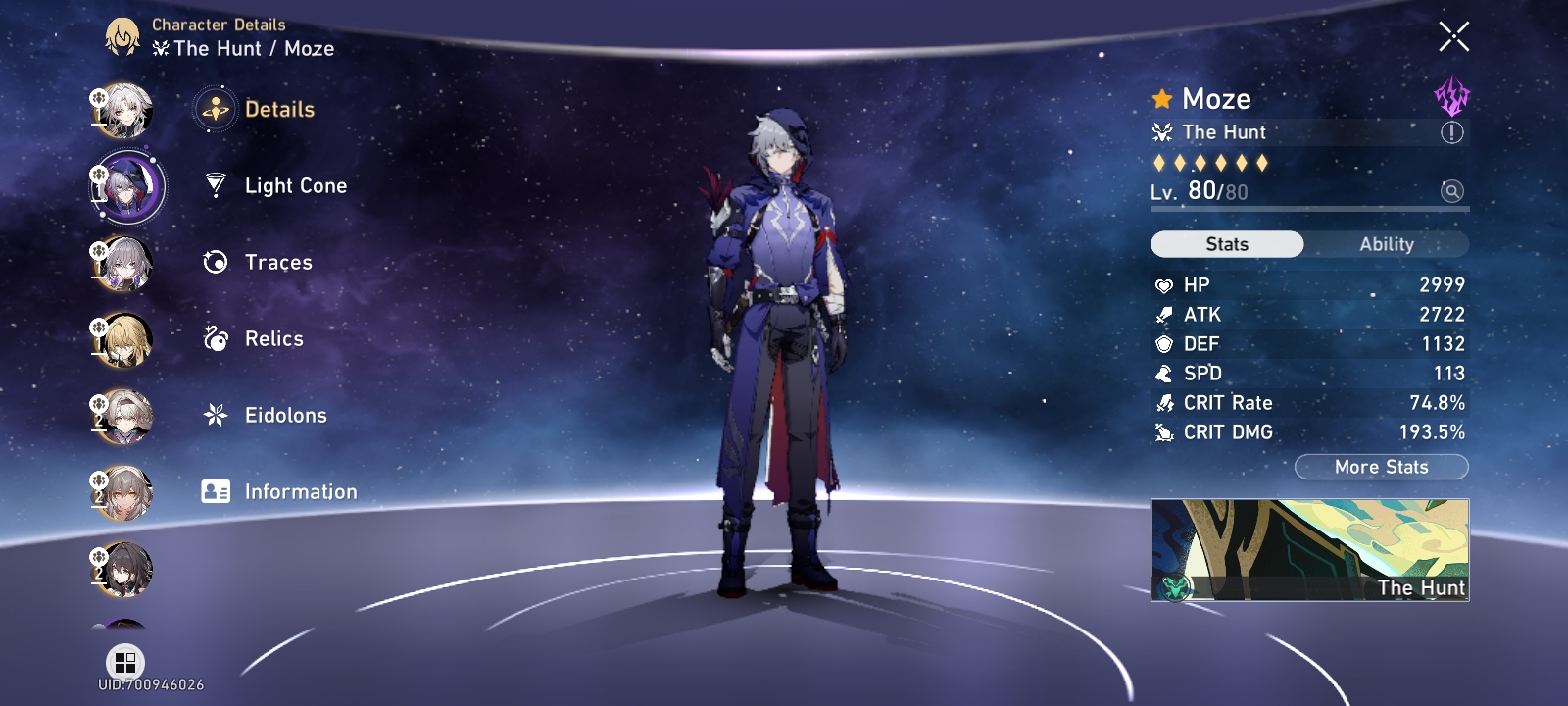View the Eidolons screen
1568x706 pixels.
284,415
